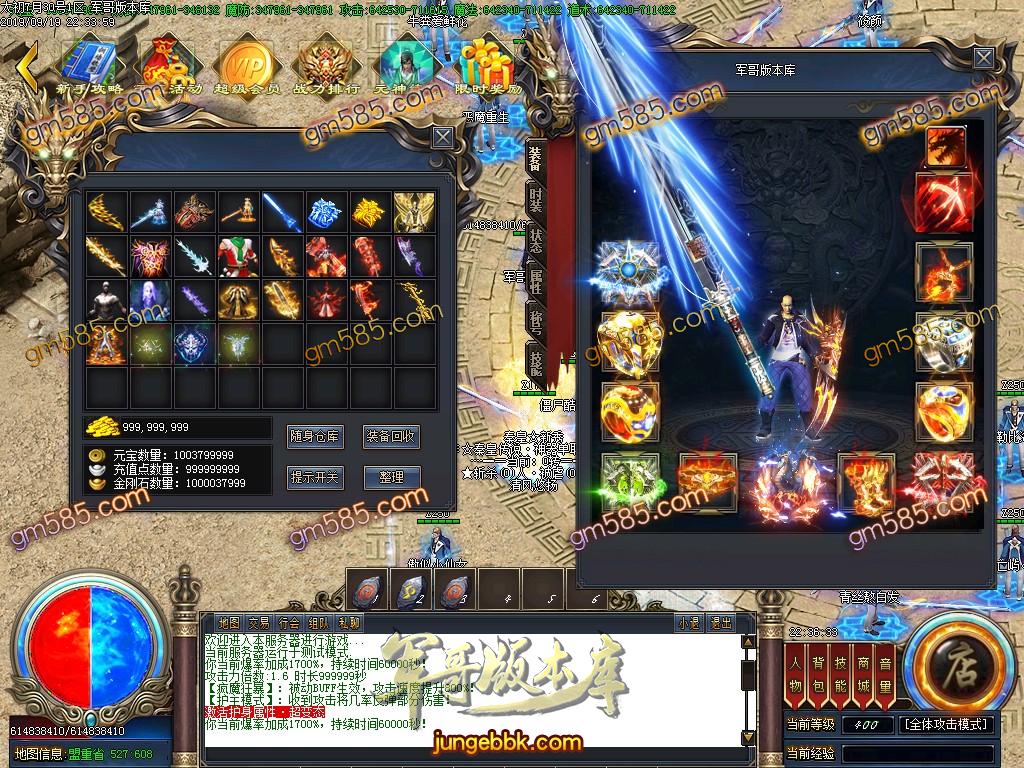Switch the 全体攻击模式 attack mode
This screenshot has height=768, width=1024.
[946, 725]
